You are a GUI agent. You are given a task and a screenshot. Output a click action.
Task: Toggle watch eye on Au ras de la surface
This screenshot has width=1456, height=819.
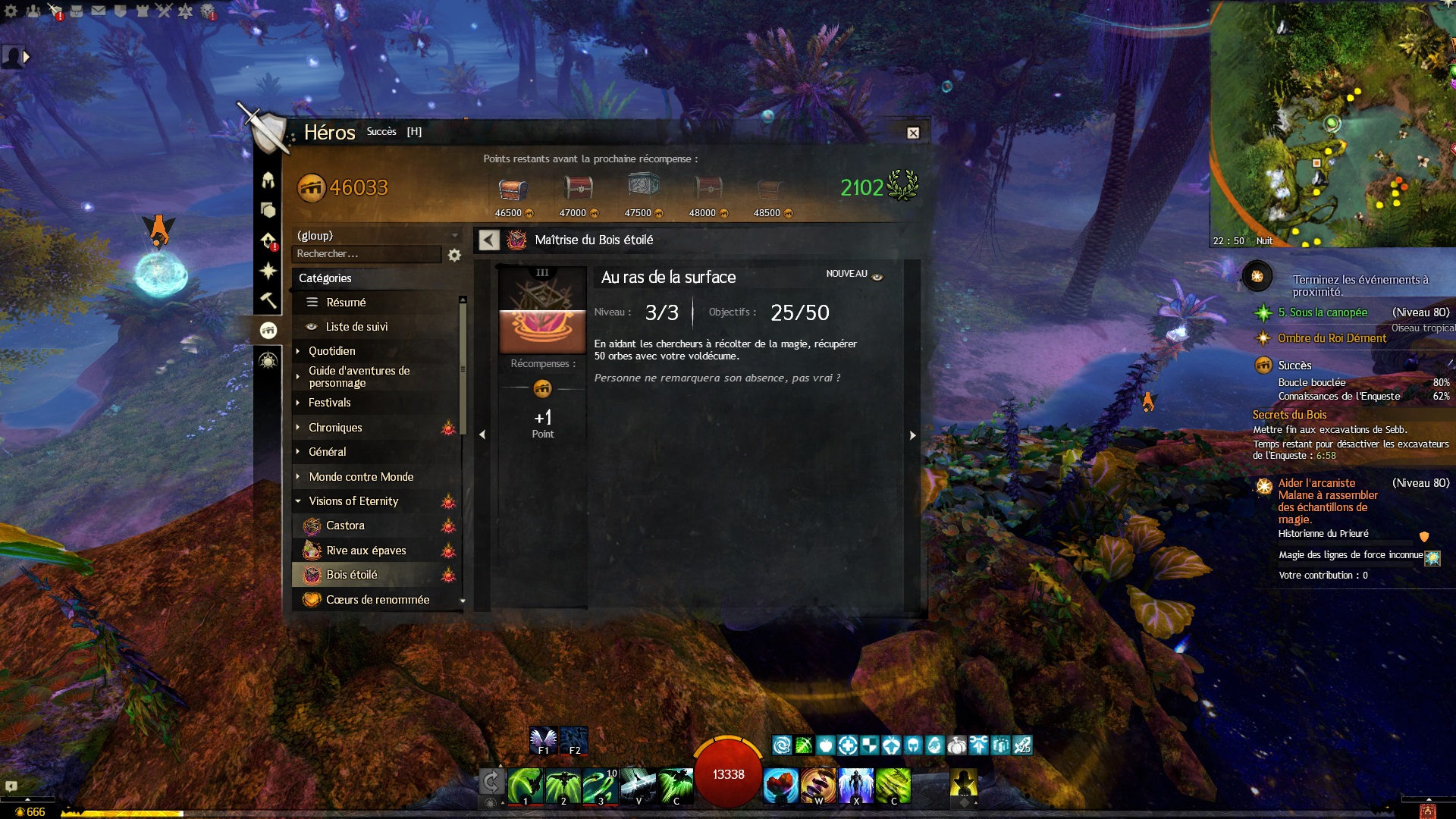point(877,278)
